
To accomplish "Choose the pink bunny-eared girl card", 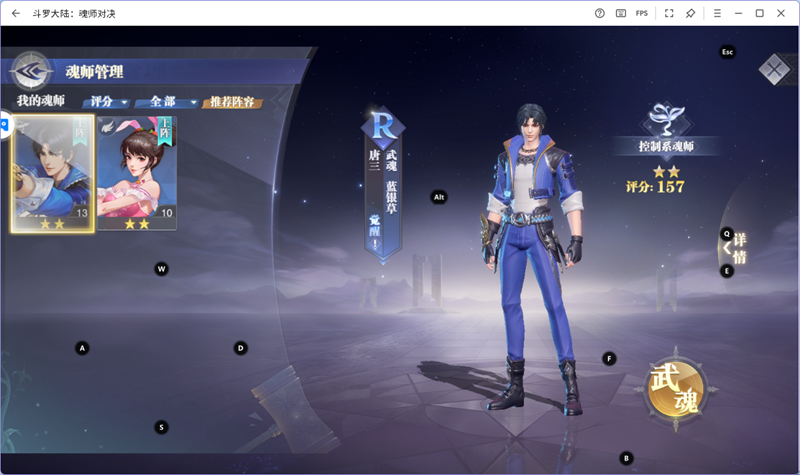I will 137,173.
